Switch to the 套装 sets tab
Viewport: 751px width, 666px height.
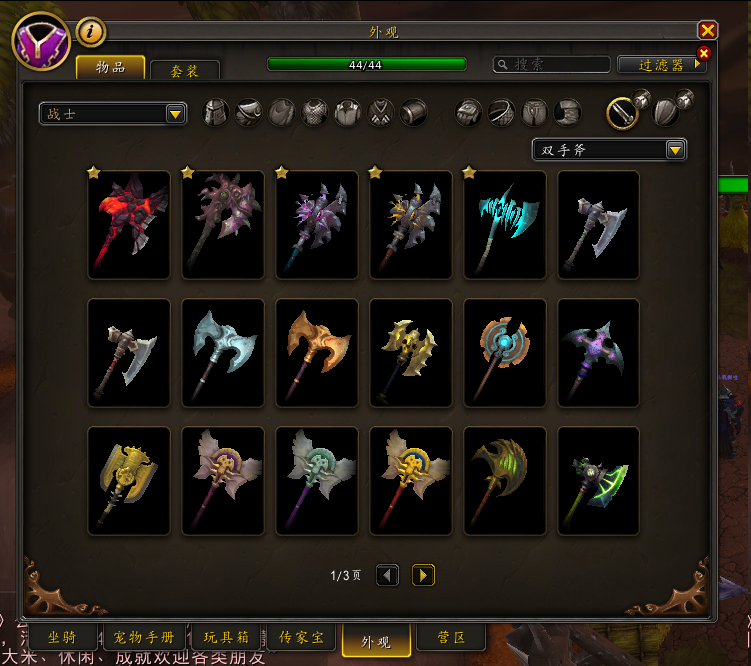pos(184,71)
